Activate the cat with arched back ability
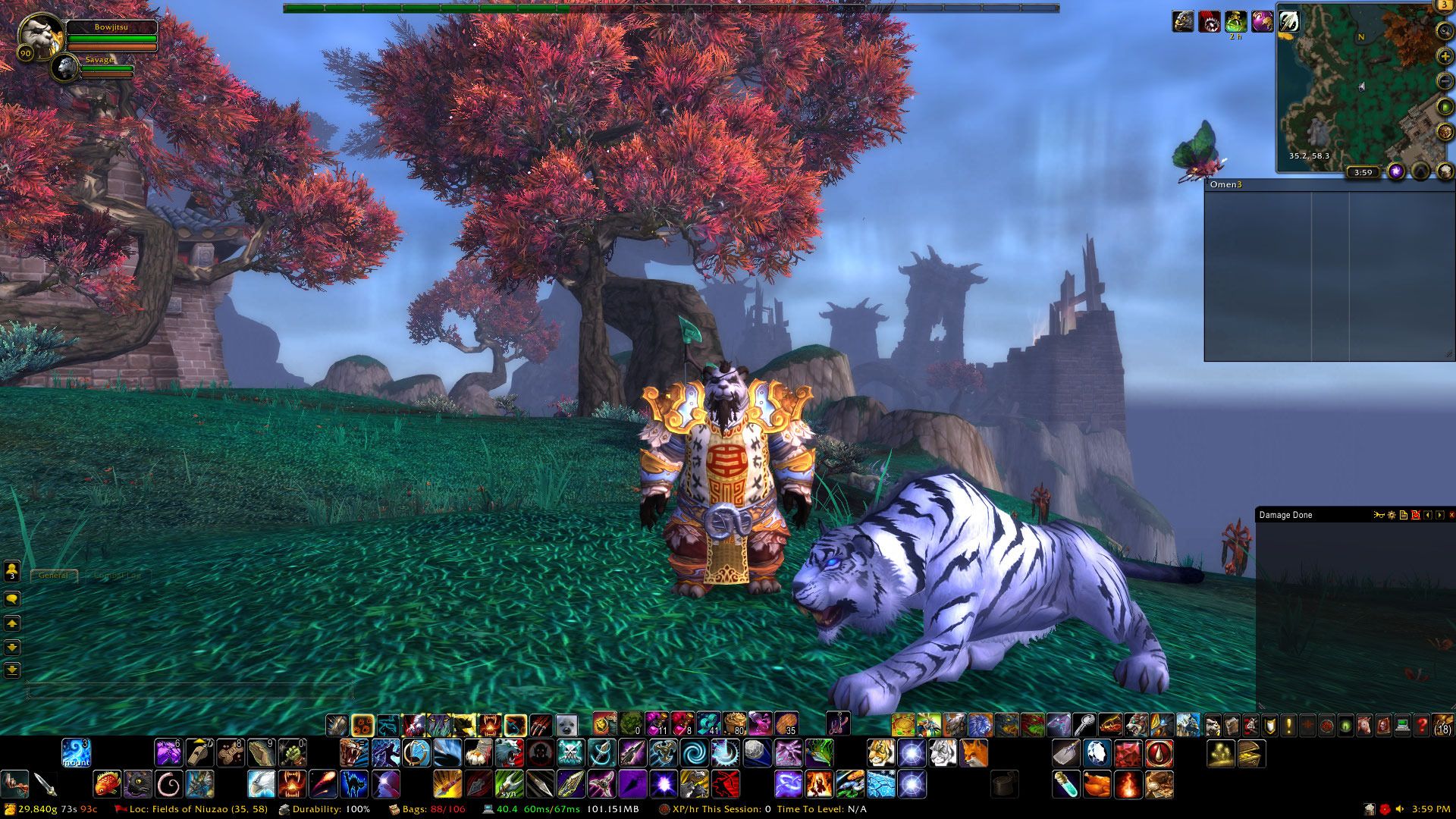This screenshot has width=1456, height=819. (x=353, y=784)
